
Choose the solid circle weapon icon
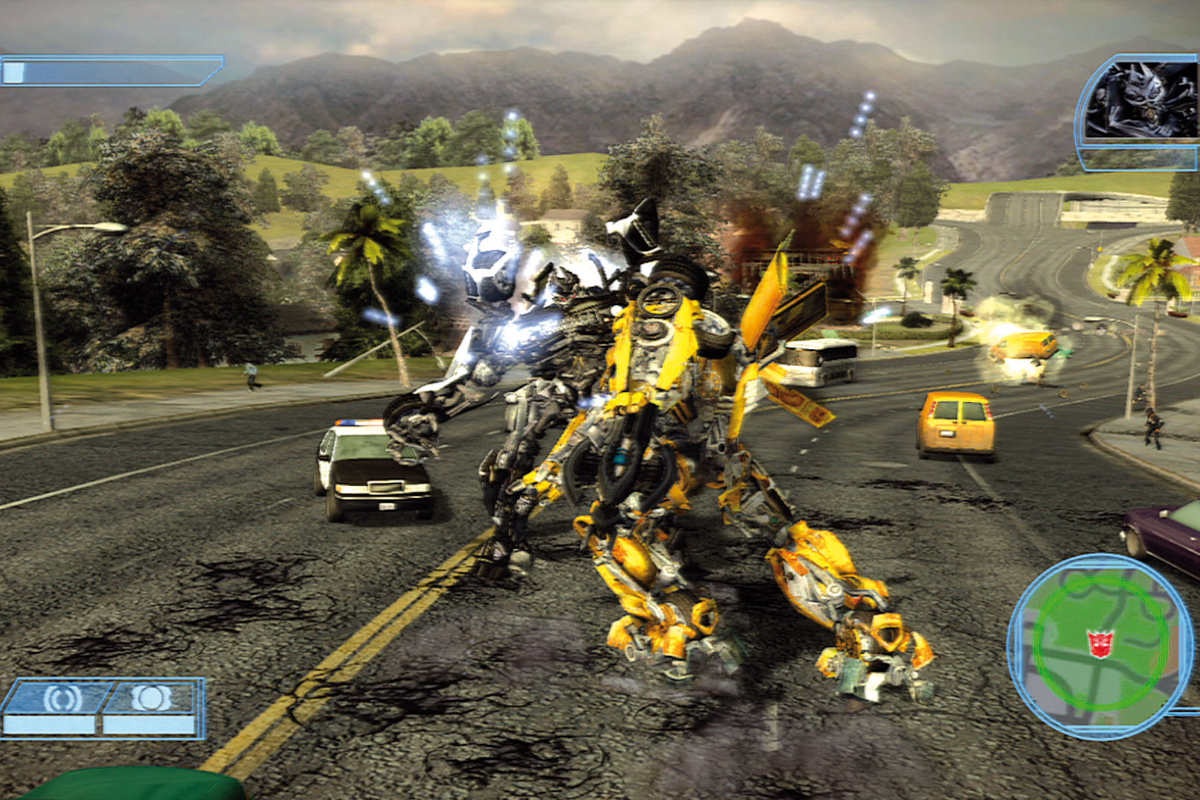tap(151, 697)
